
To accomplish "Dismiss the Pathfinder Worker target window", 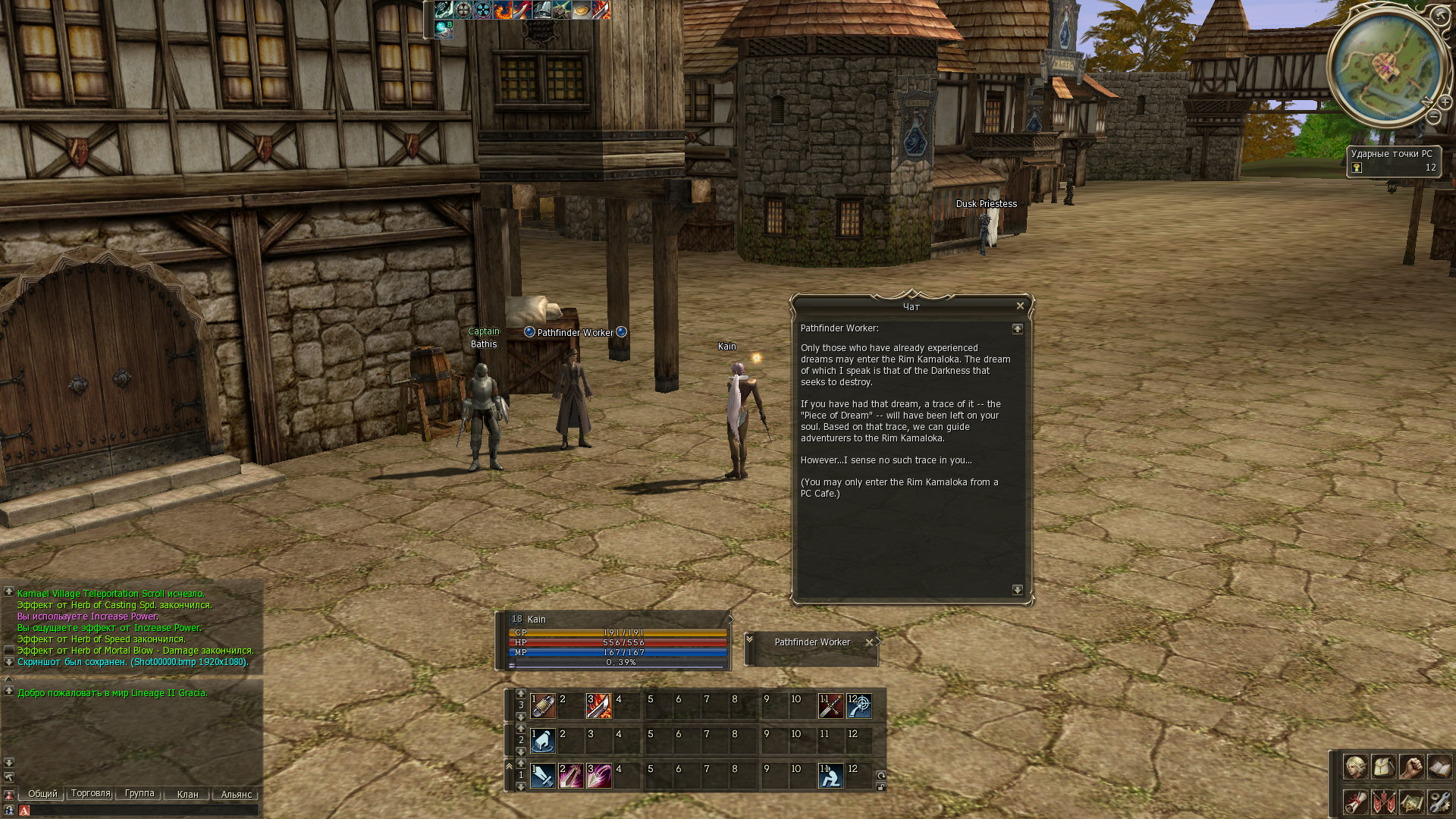I will coord(869,642).
